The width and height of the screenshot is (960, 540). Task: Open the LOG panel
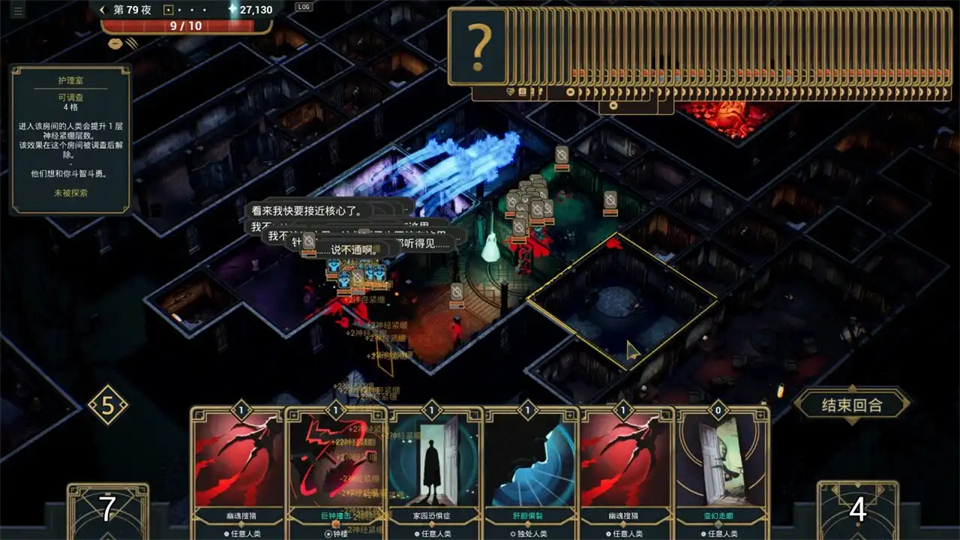pos(304,8)
